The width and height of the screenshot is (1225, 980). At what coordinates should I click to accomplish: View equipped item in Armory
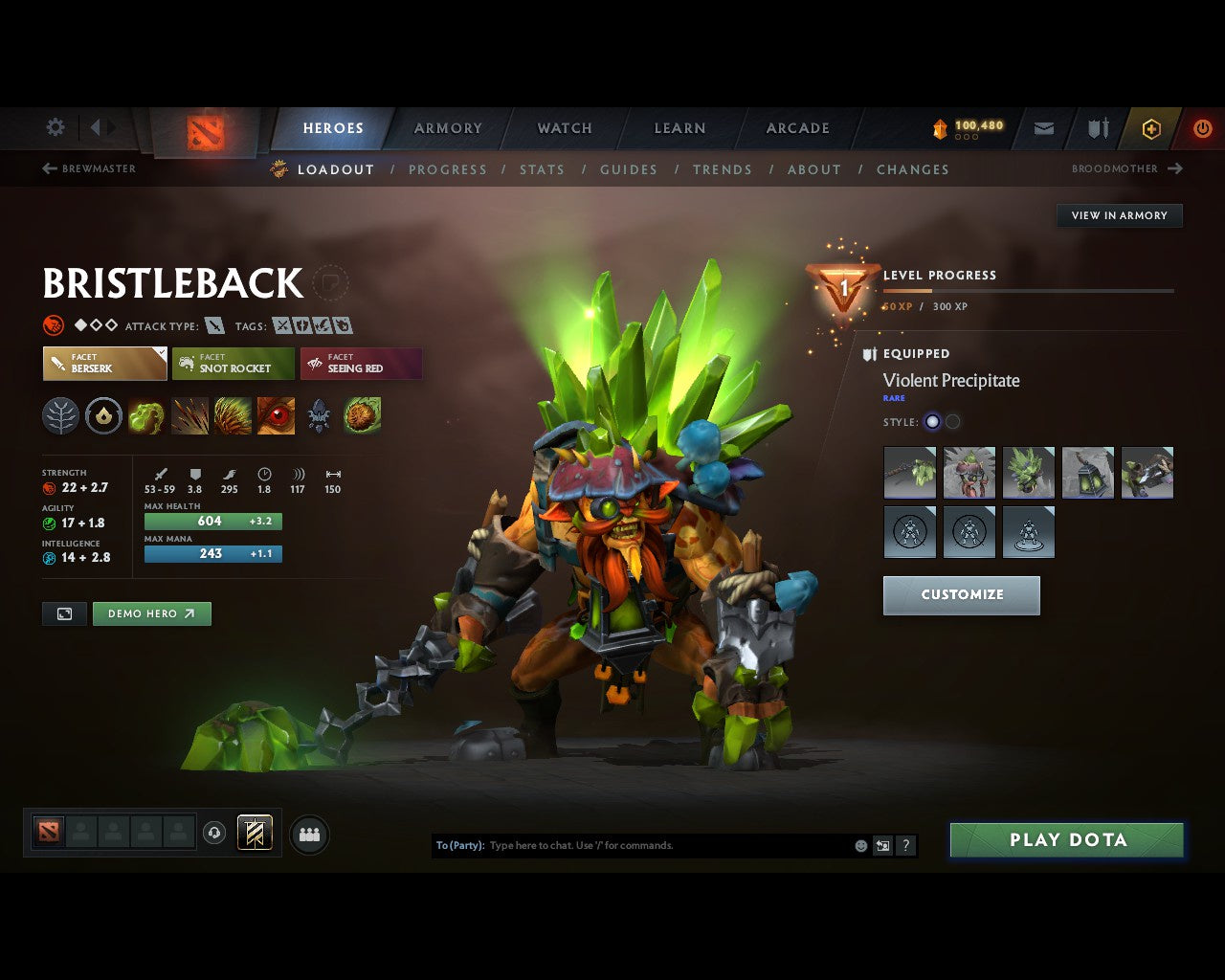click(x=1119, y=215)
